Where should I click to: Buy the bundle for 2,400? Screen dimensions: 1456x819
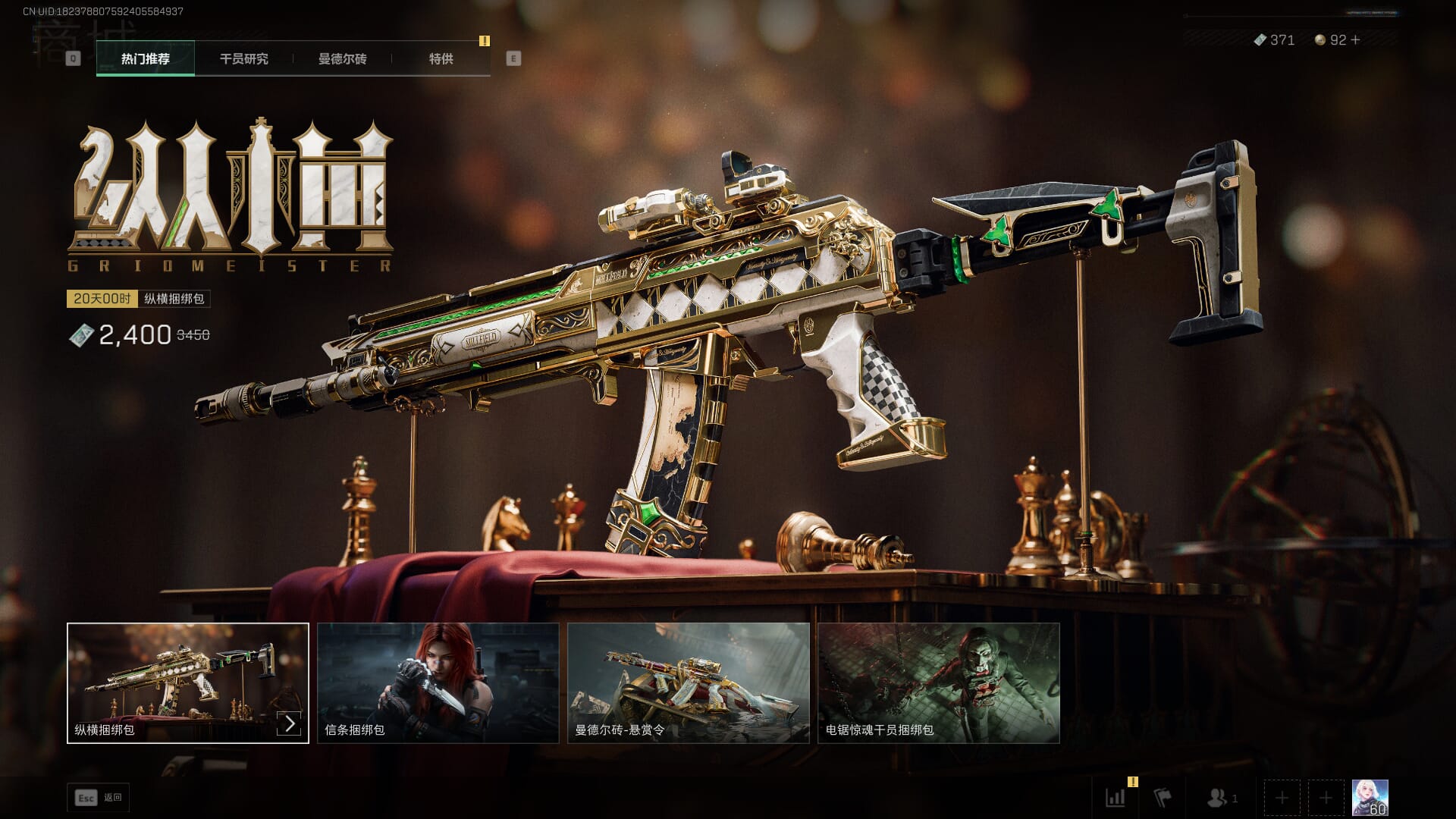coord(135,334)
